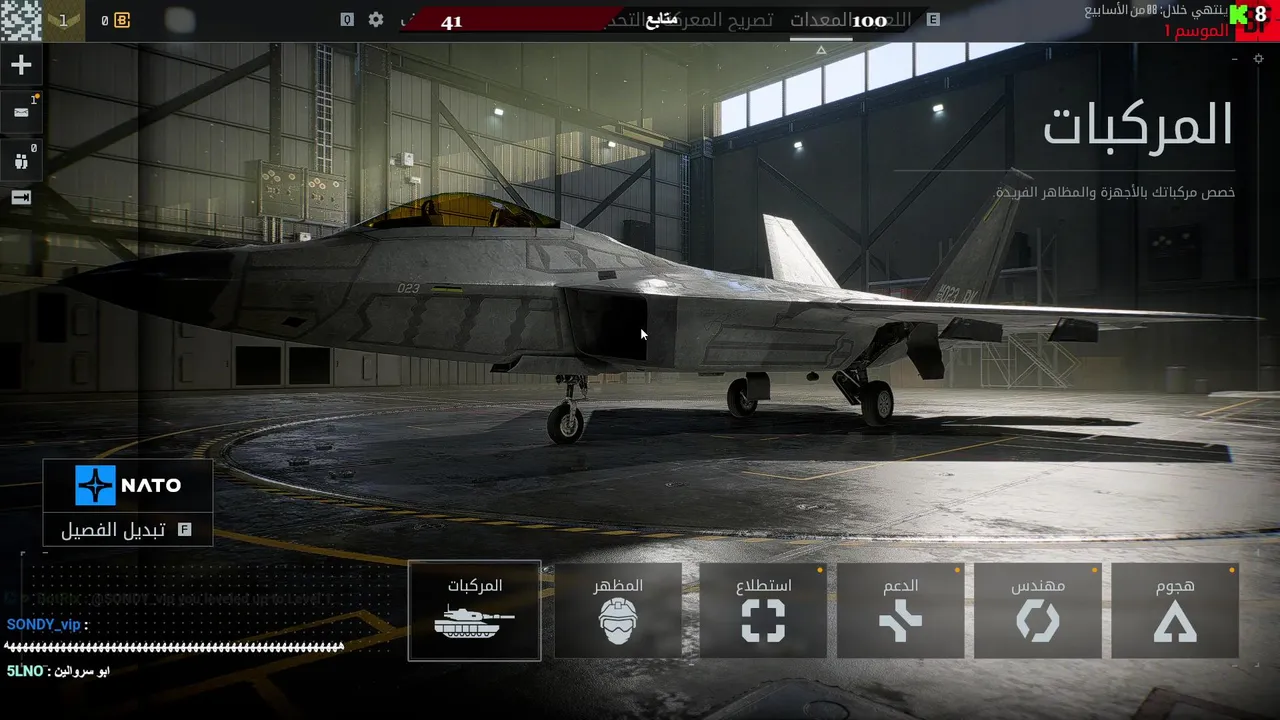Open the mail envelope inbox
The height and width of the screenshot is (720, 1280).
tap(21, 113)
